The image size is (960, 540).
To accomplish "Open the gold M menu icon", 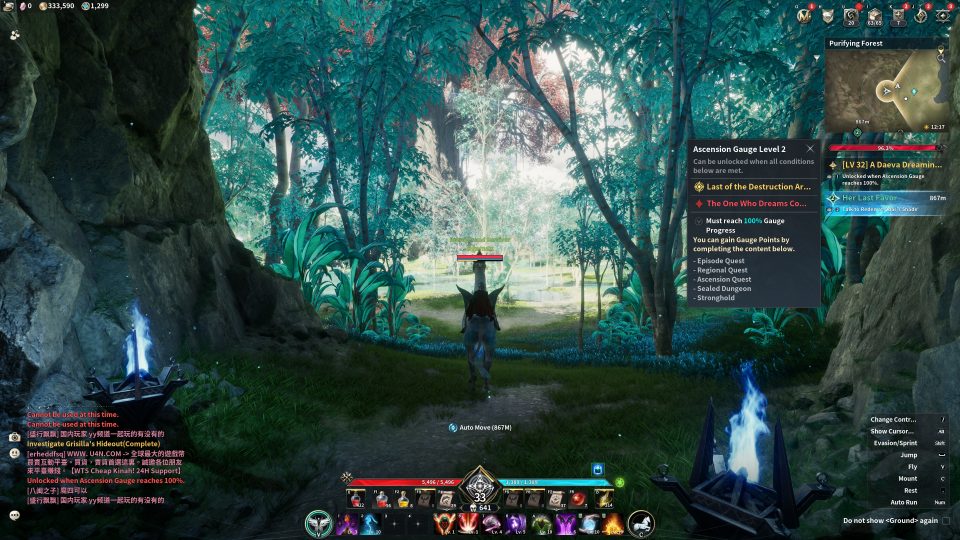I will point(804,16).
